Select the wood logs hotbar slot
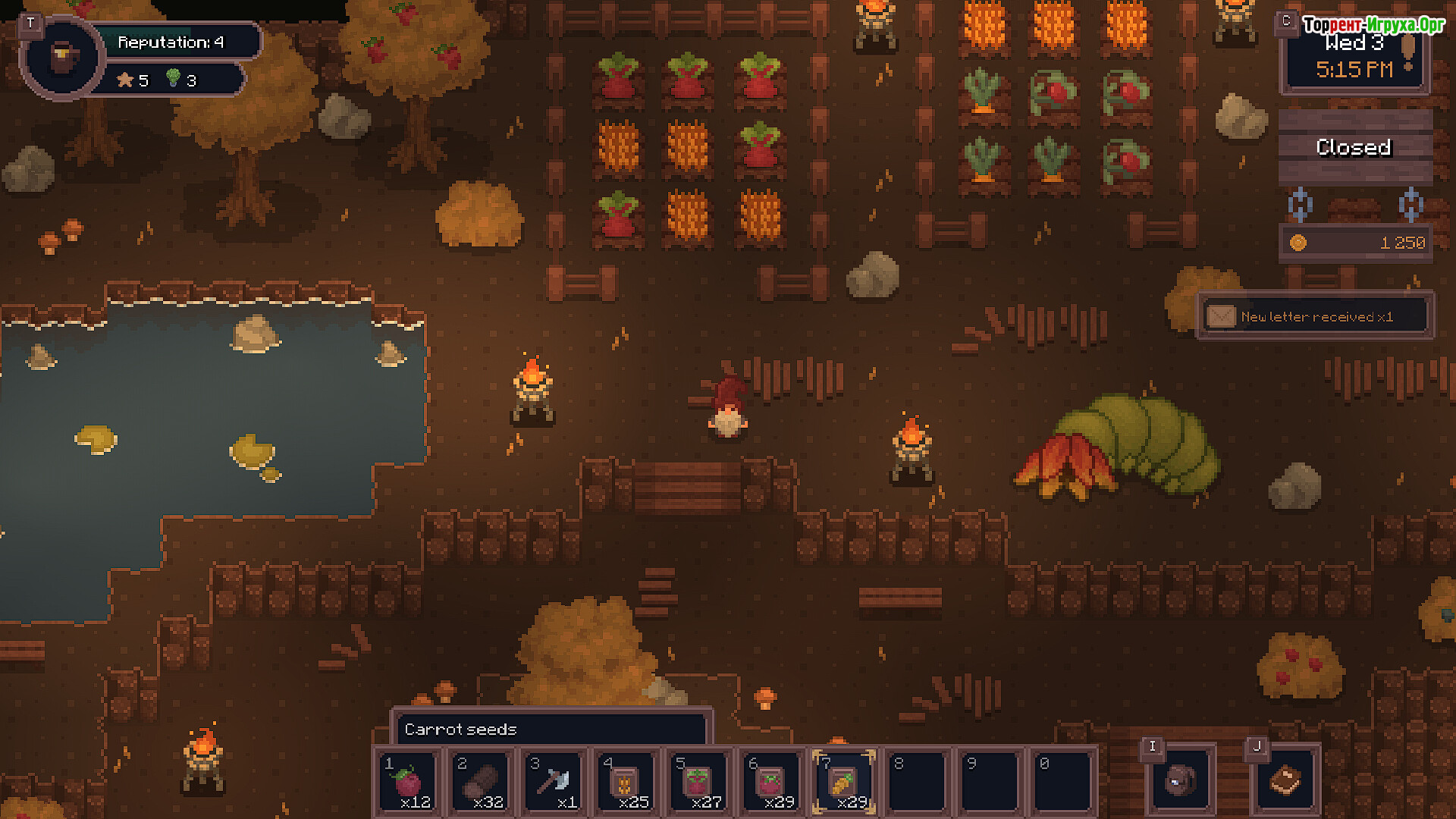The height and width of the screenshot is (819, 1456). [x=481, y=783]
